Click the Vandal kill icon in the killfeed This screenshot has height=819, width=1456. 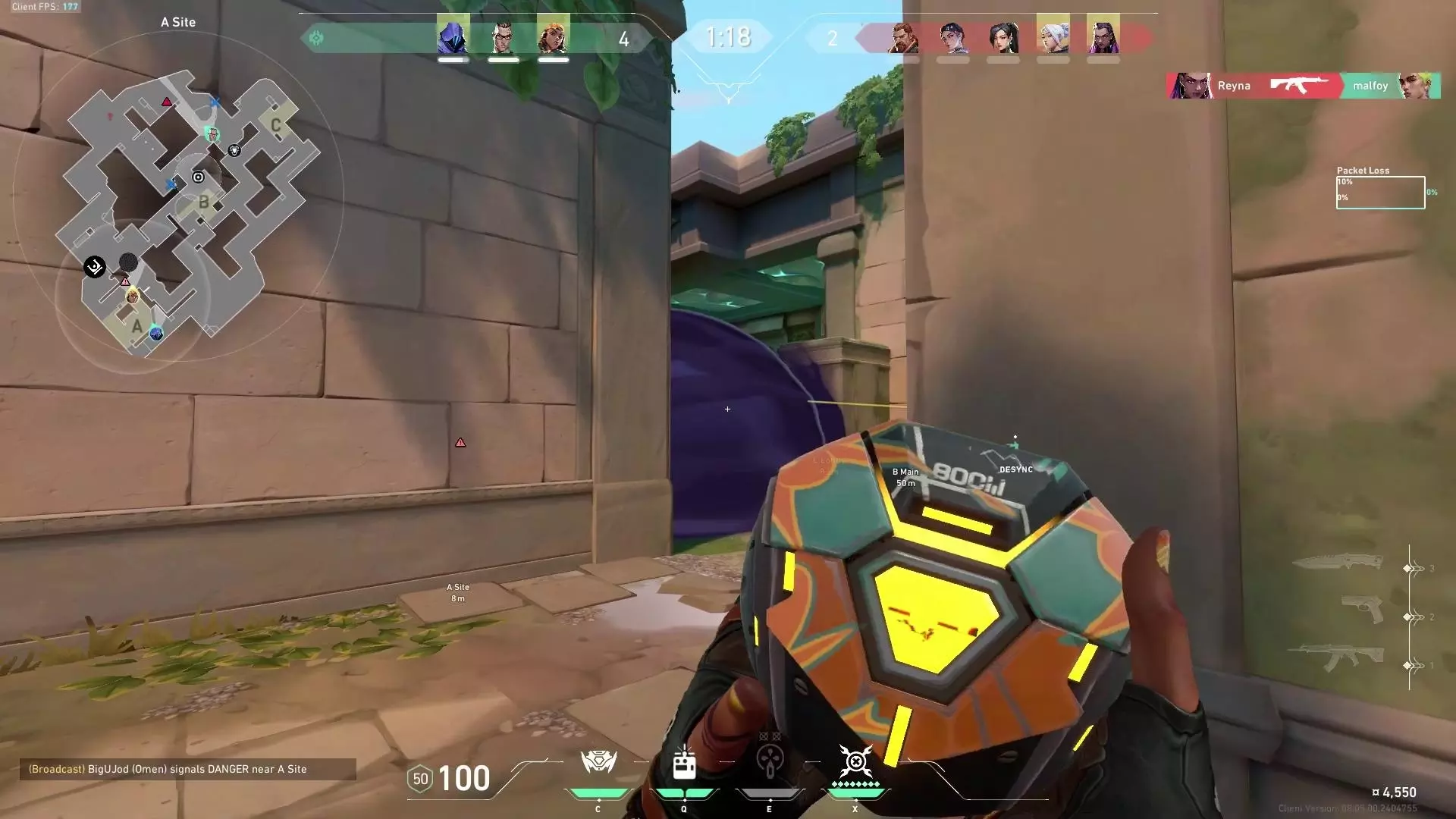point(1298,86)
